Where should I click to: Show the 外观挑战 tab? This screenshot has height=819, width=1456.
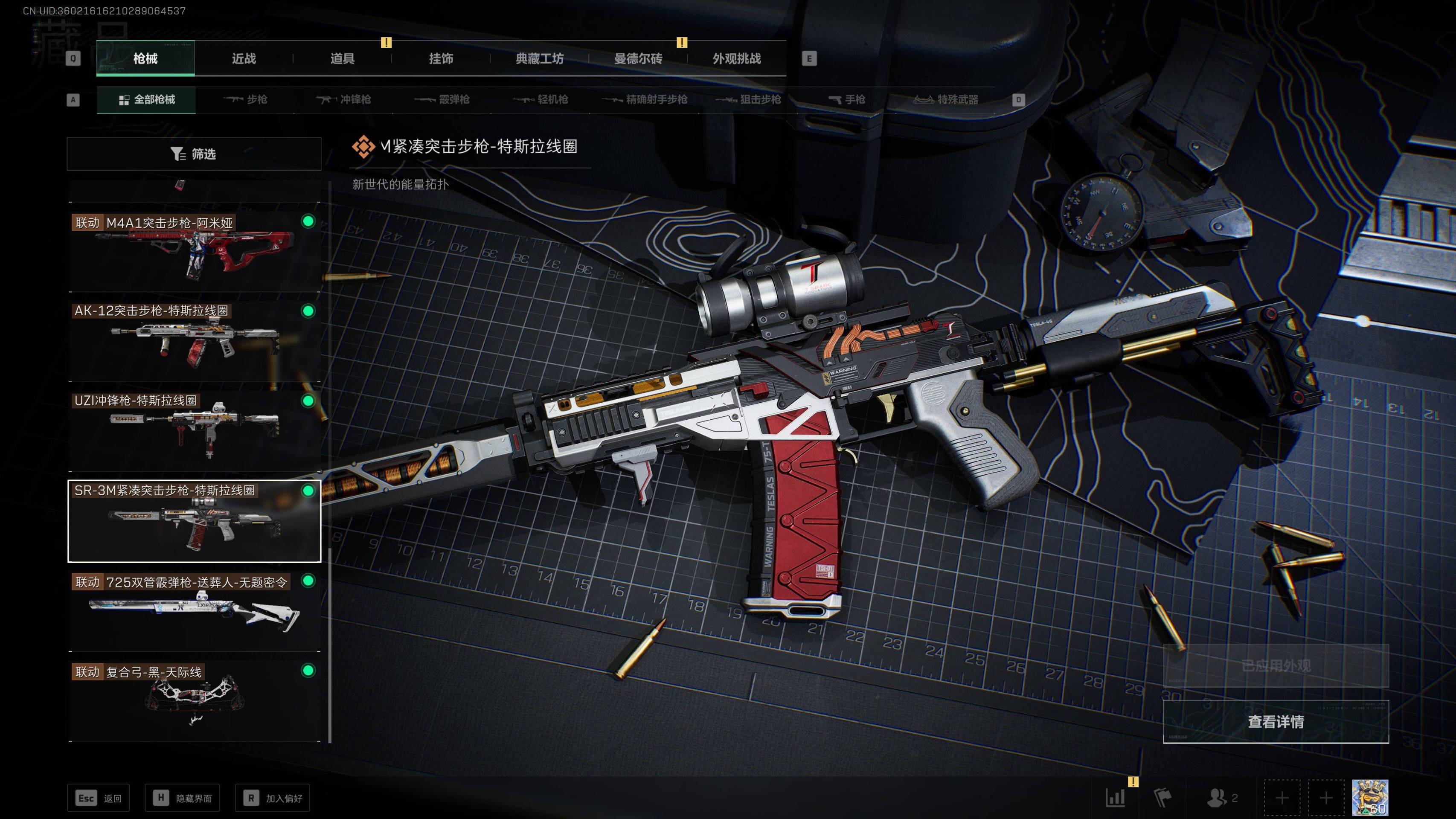(x=736, y=58)
